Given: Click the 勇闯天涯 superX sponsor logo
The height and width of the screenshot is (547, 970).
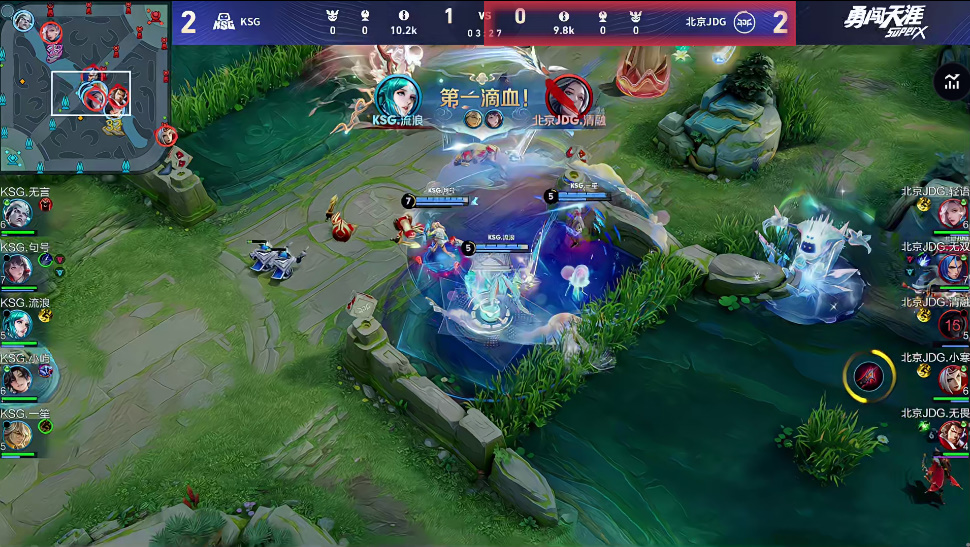Looking at the screenshot, I should 883,22.
